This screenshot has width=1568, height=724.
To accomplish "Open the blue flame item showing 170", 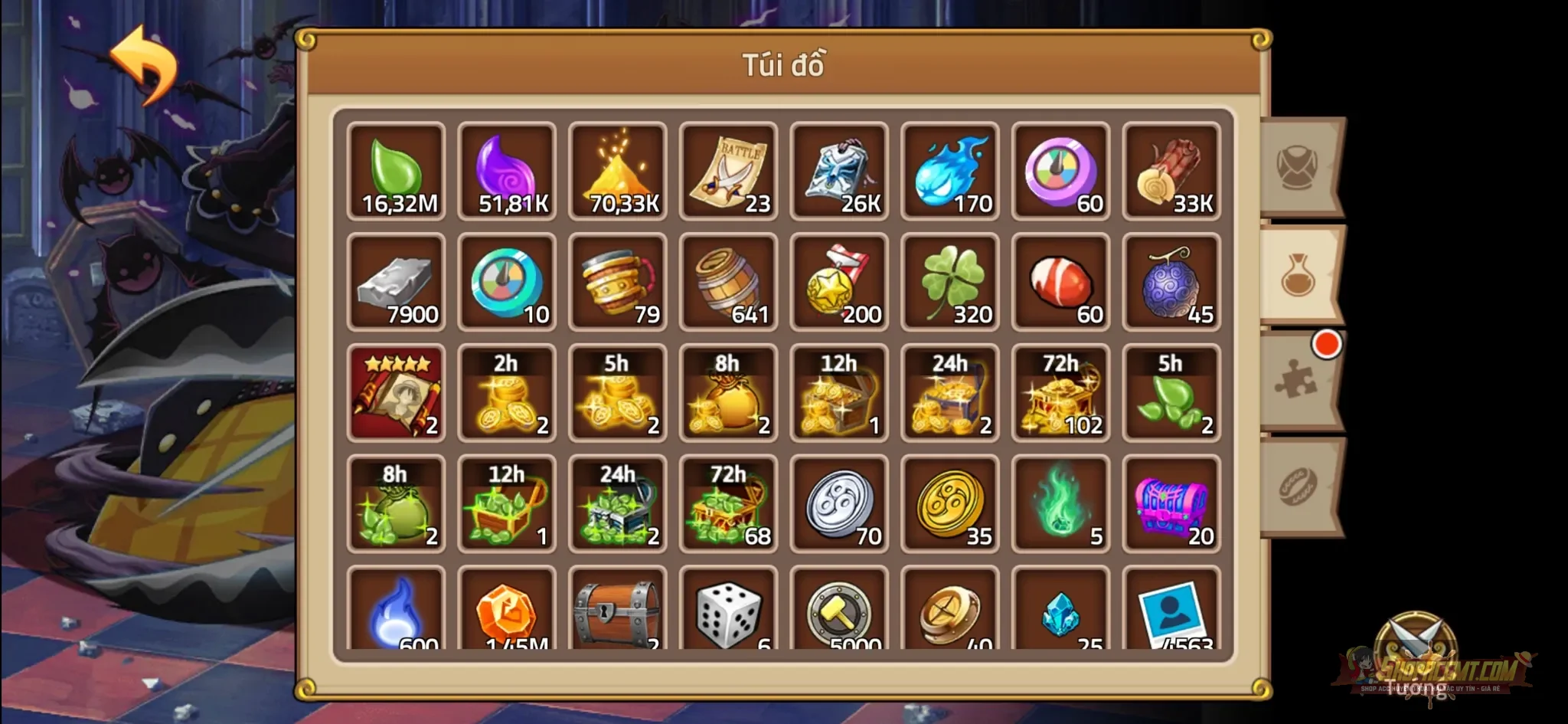I will (949, 170).
